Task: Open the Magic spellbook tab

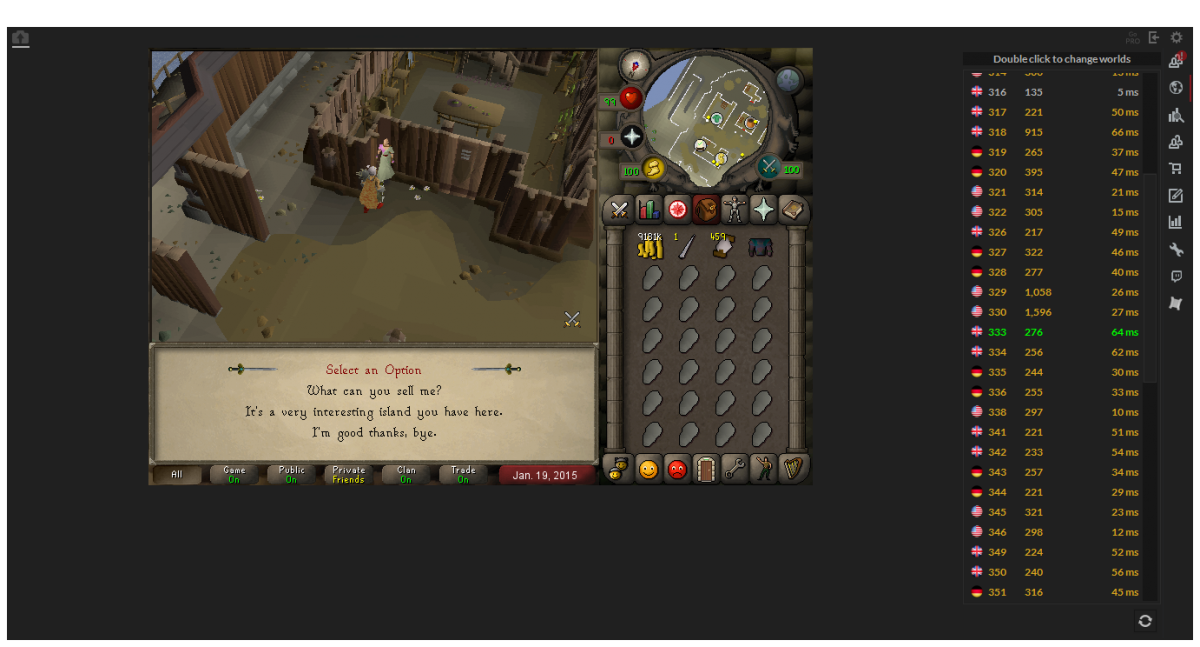Action: click(x=793, y=210)
